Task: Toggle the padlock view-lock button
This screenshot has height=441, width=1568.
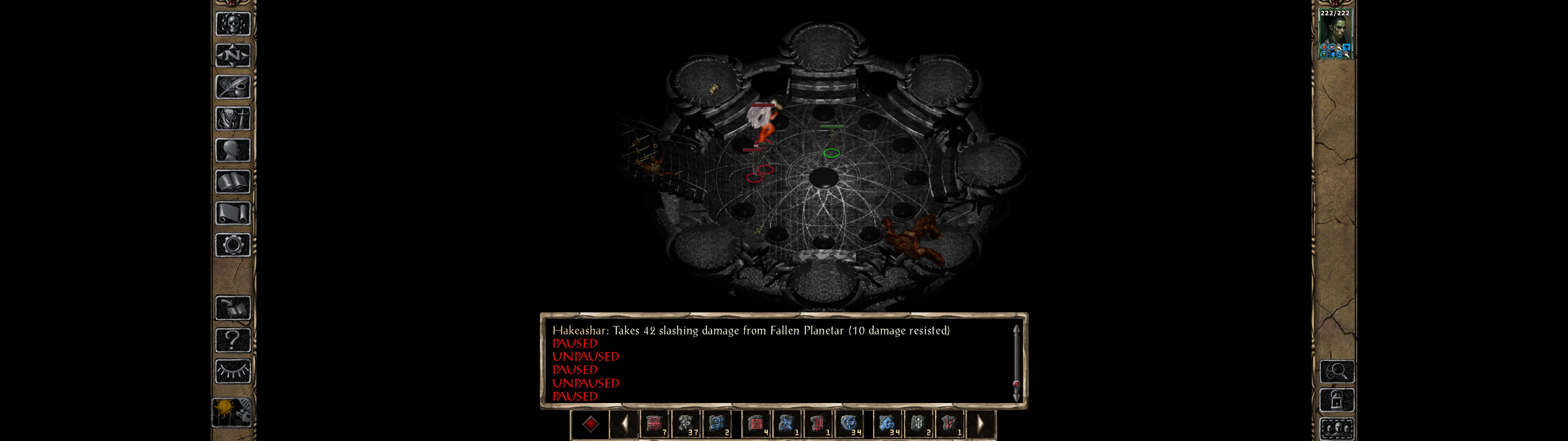Action: pos(1337,401)
